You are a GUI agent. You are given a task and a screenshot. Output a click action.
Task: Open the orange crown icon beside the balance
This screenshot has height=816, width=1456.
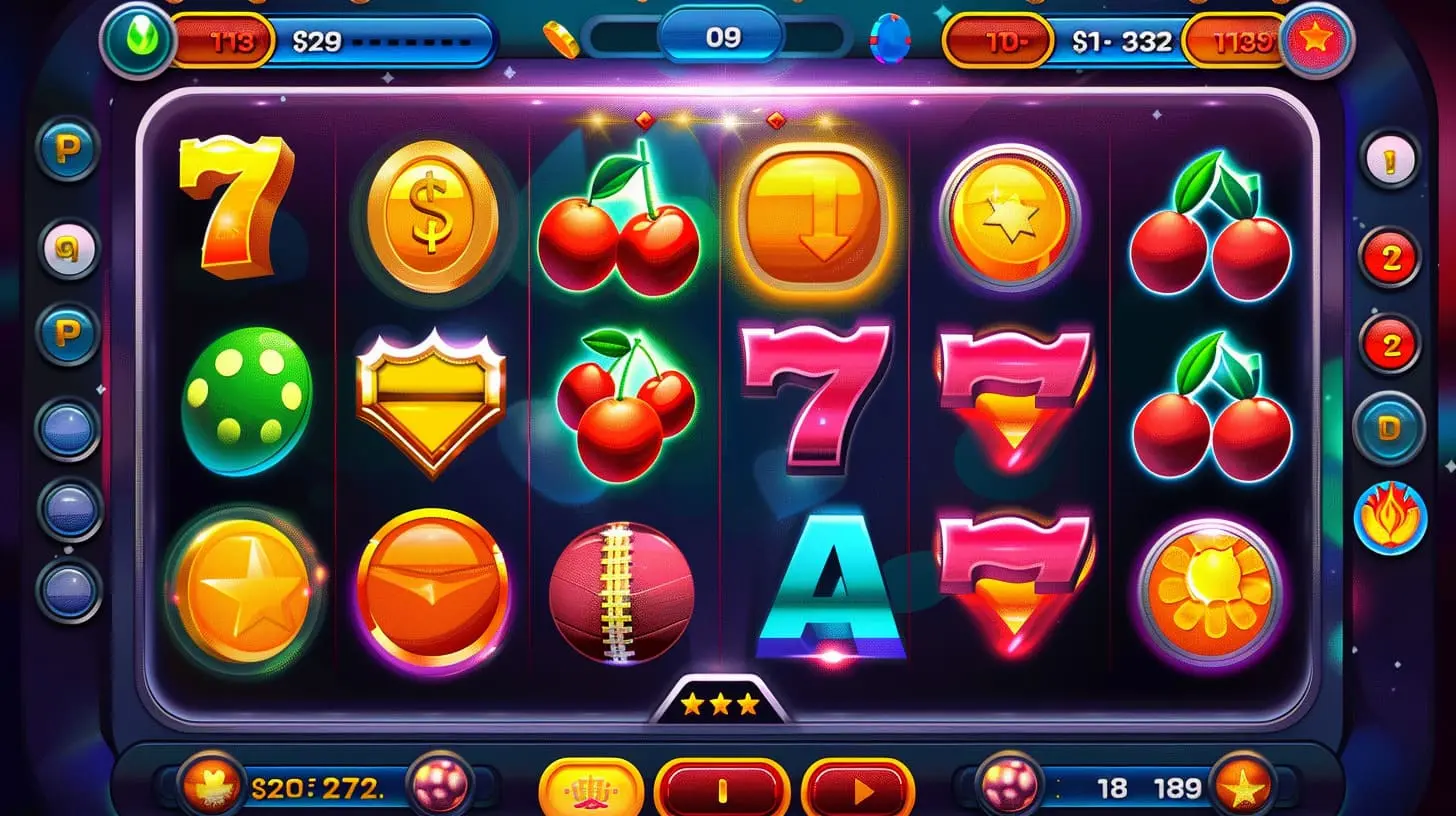[211, 786]
